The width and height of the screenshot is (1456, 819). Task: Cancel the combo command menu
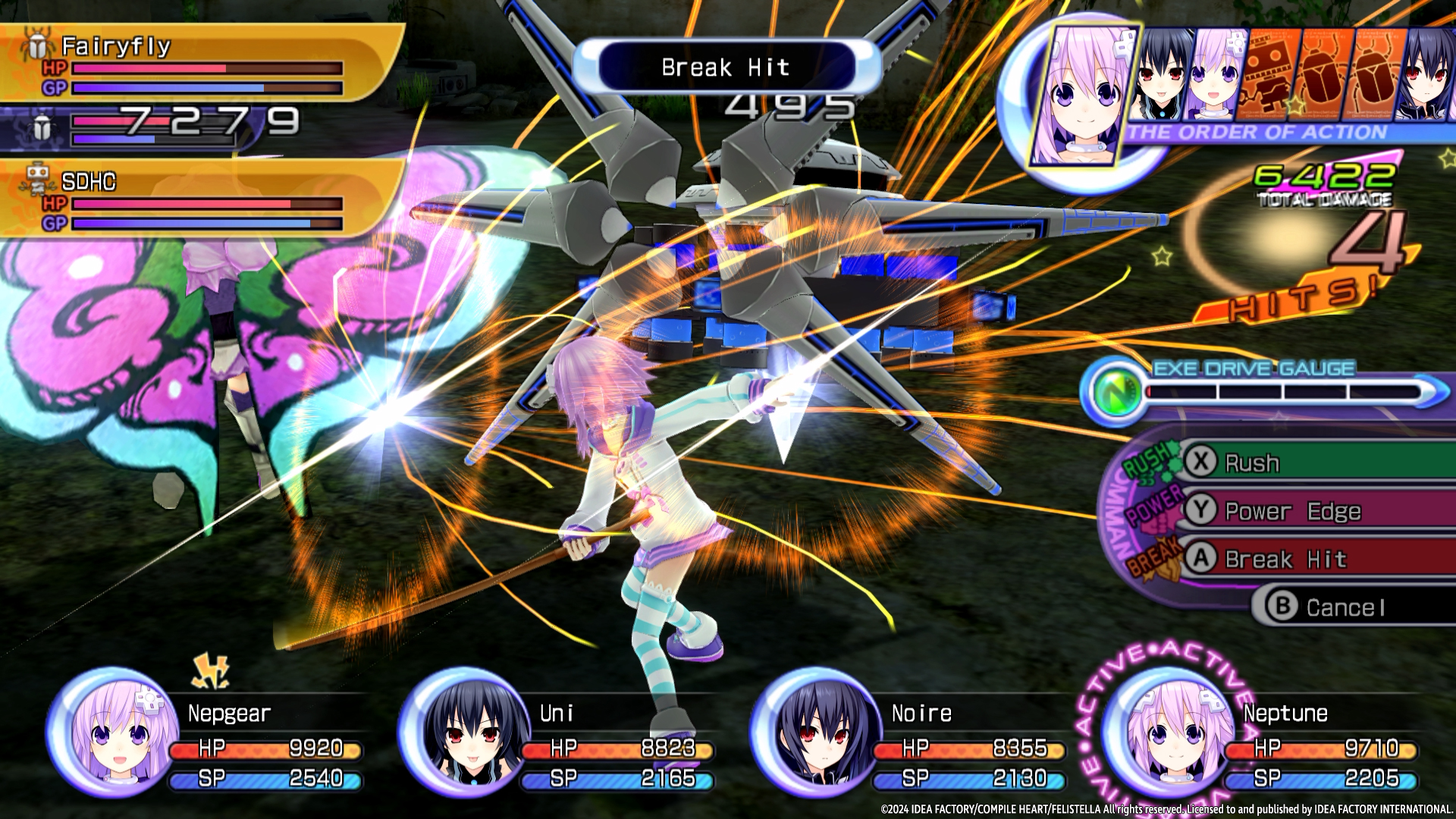1346,607
